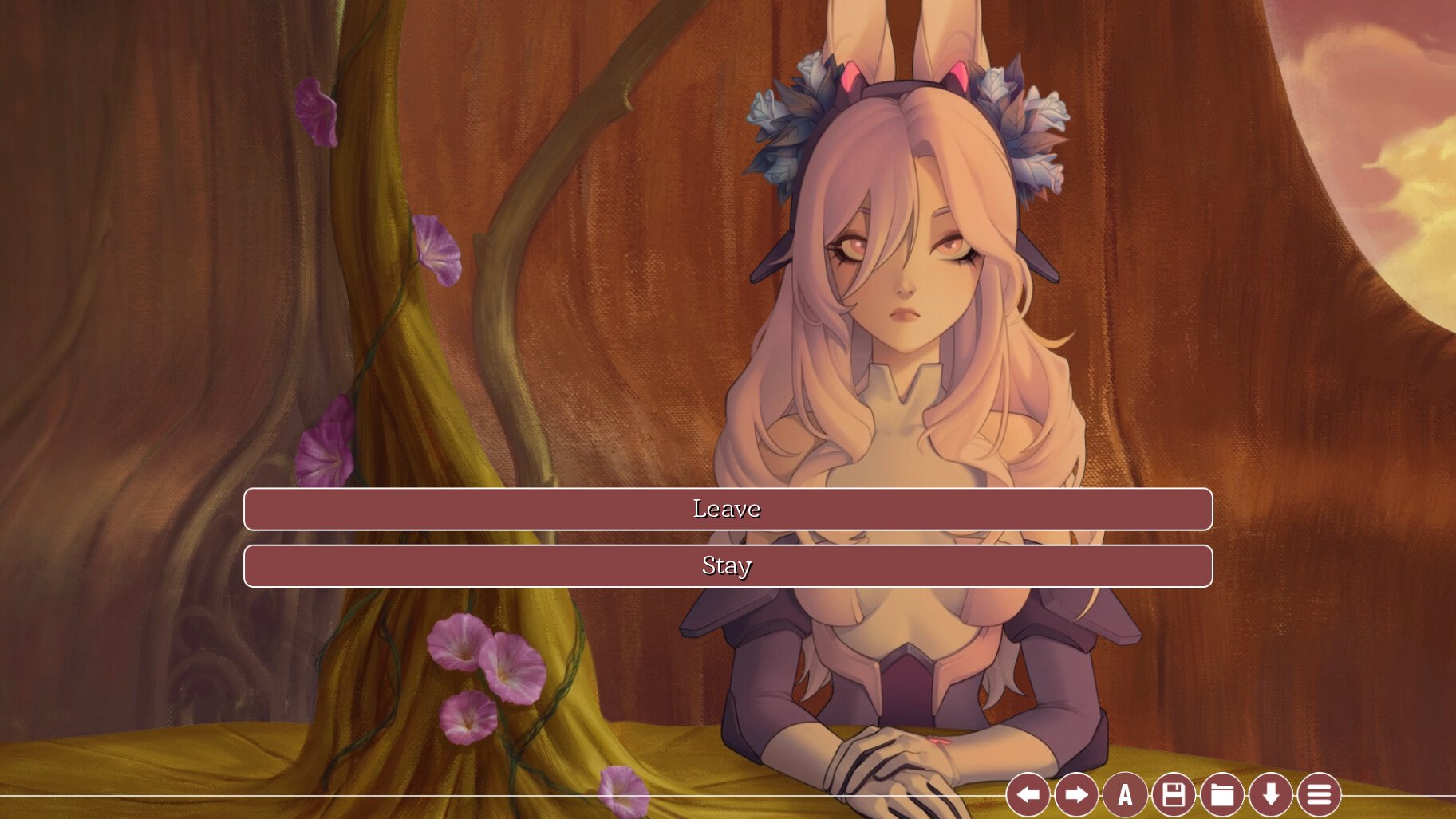Click the down arrow quick menu button
The height and width of the screenshot is (819, 1456).
[x=1271, y=794]
